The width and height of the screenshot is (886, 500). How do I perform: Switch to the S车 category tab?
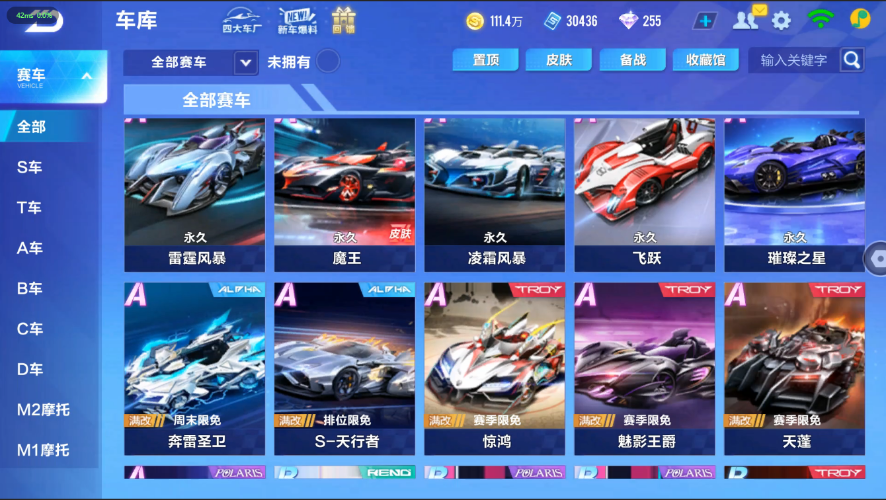click(x=30, y=167)
